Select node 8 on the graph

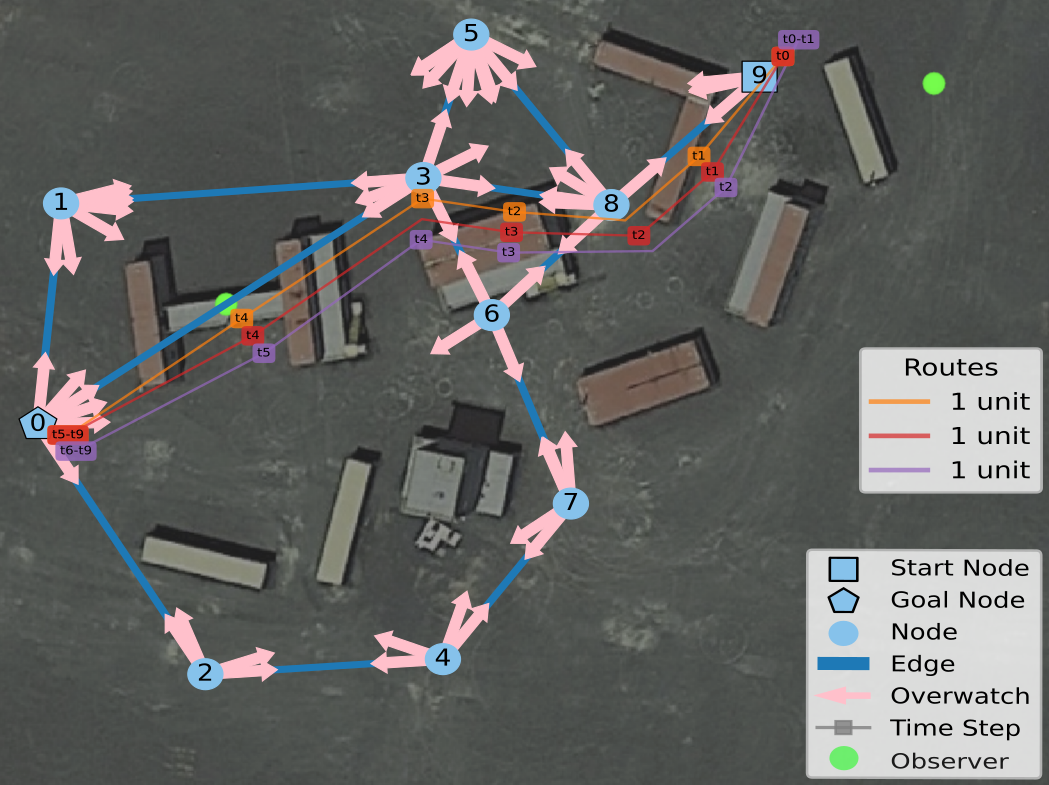(610, 204)
